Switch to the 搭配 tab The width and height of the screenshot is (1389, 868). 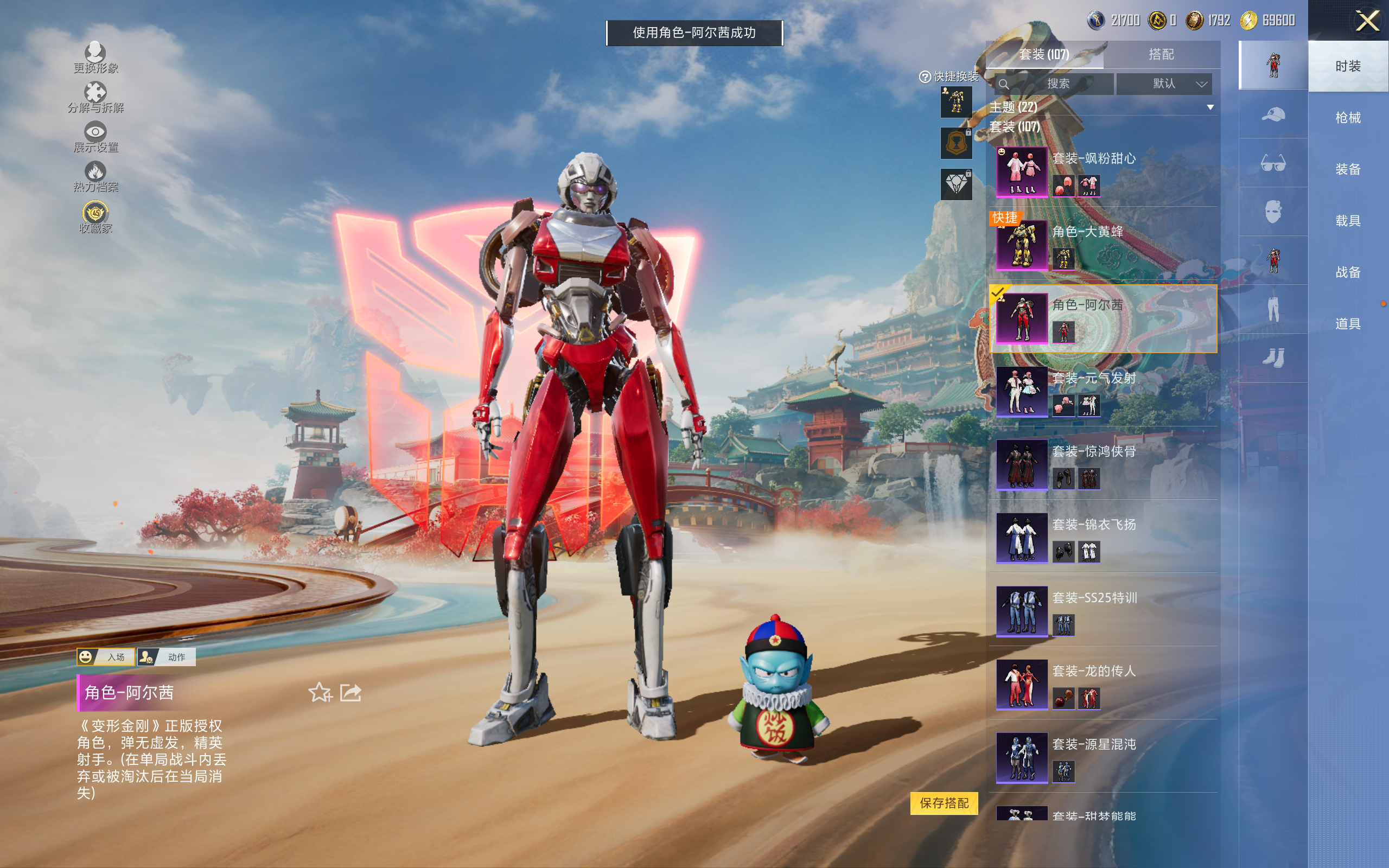(x=1161, y=55)
